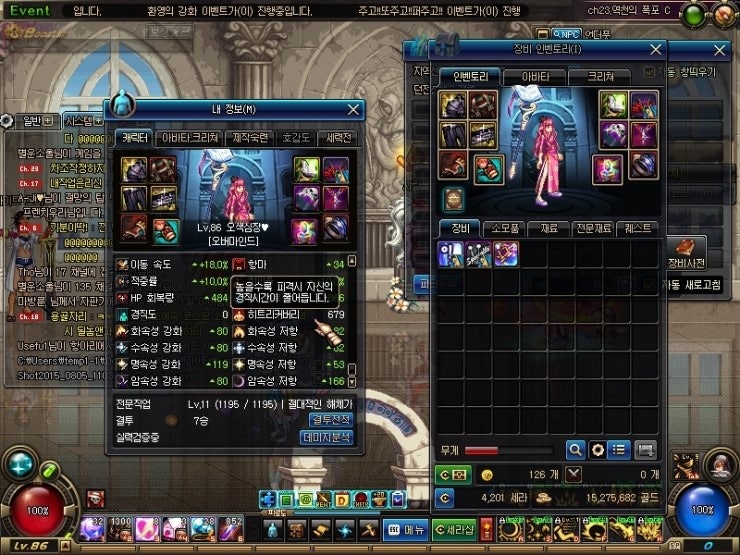Switch to the 아바타·크리쳐 tab
This screenshot has height=555, width=740.
coord(190,138)
